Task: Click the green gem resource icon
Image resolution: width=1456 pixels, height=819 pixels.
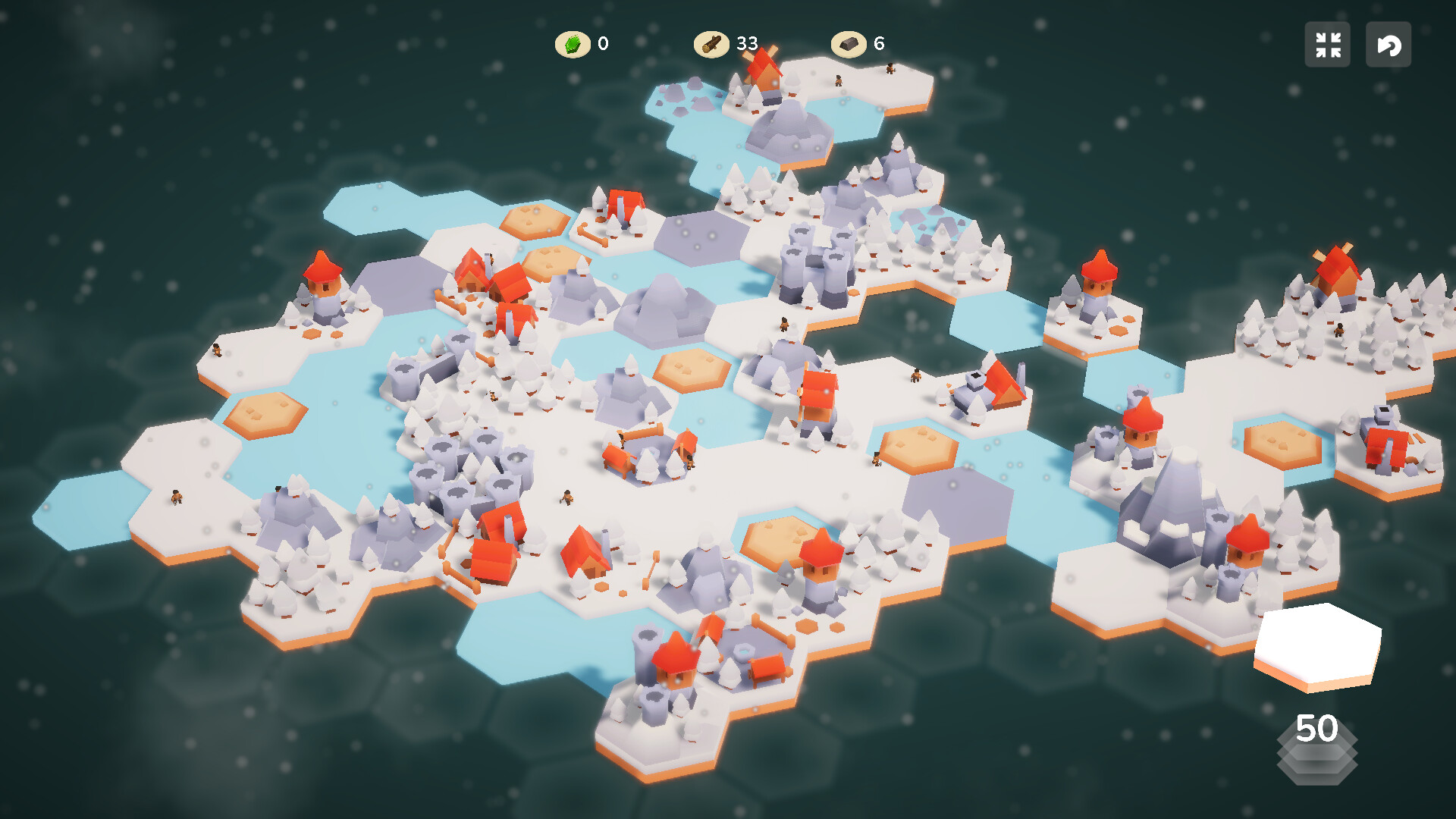Action: click(x=573, y=44)
